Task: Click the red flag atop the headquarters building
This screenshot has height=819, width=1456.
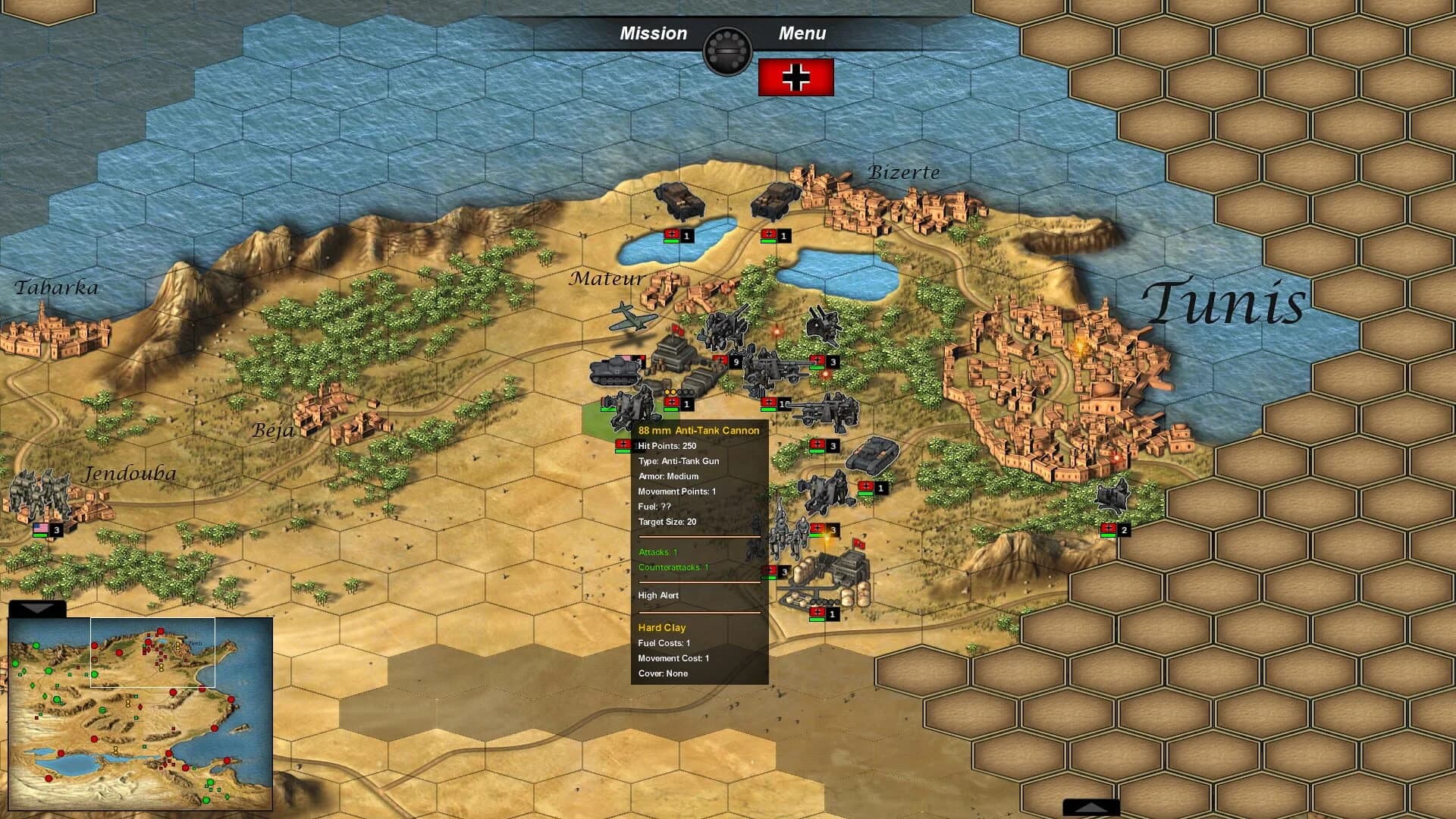Action: (x=679, y=331)
